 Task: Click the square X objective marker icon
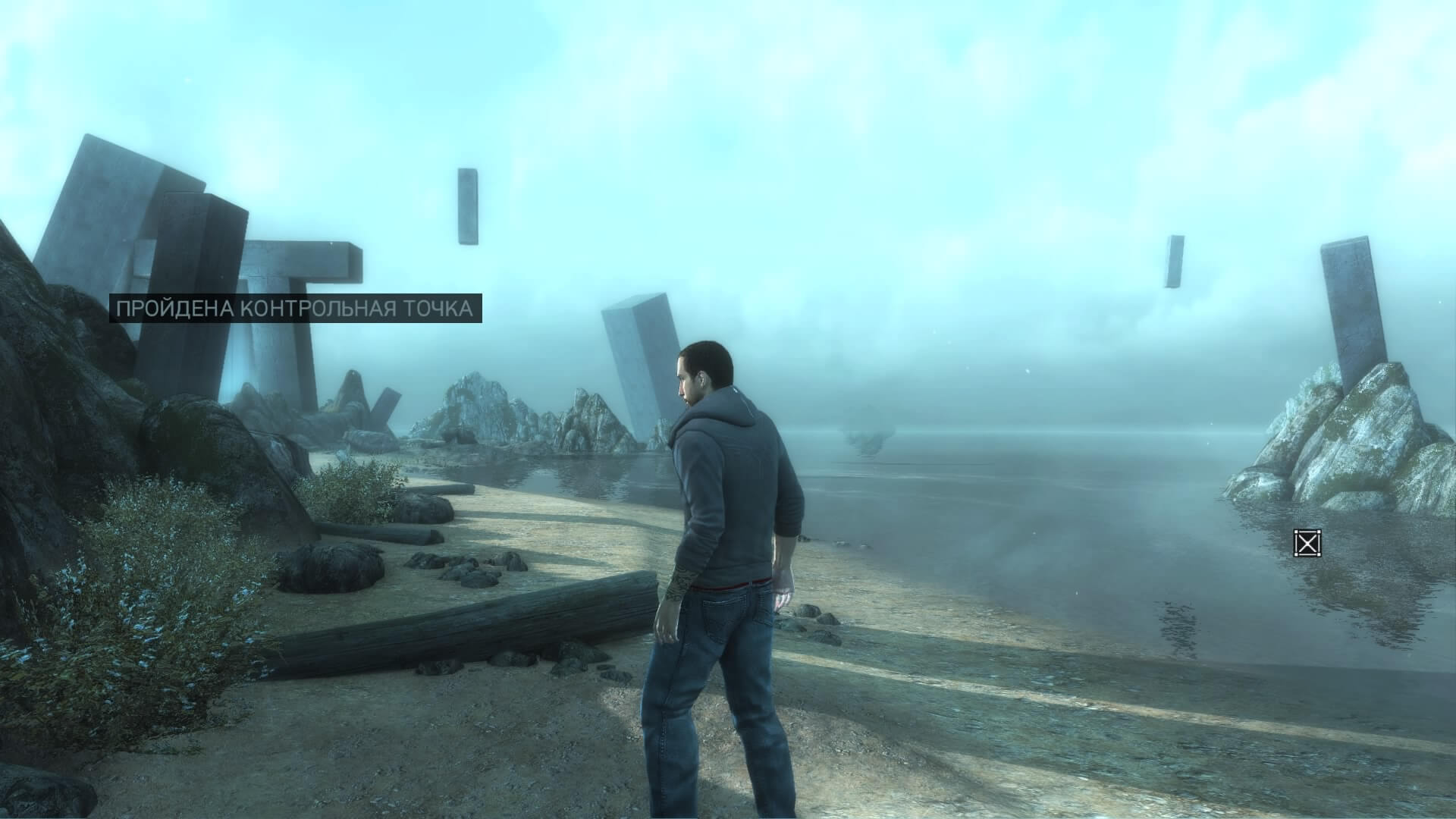tap(1307, 543)
